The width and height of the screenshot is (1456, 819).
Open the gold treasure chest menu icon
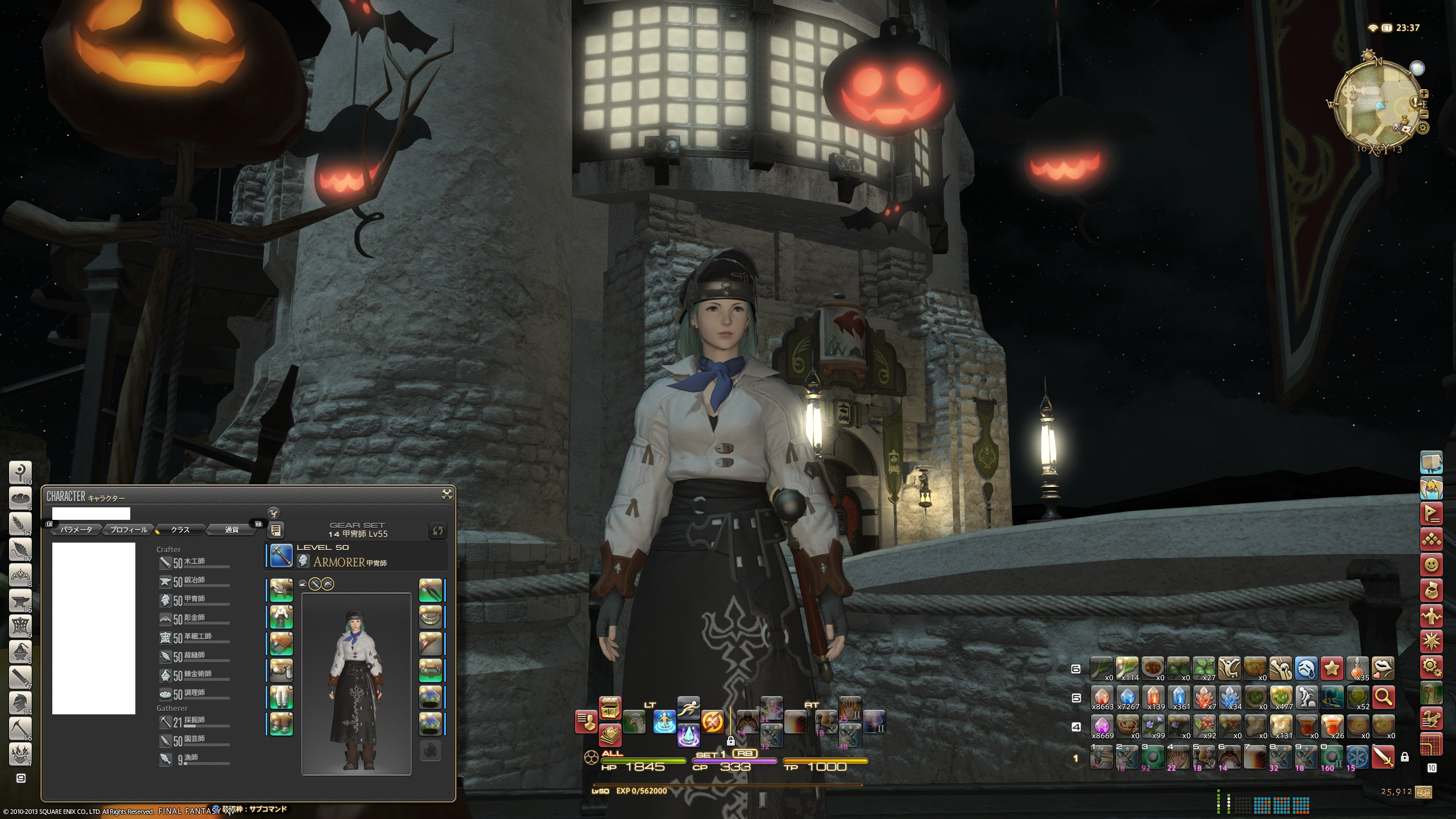(610, 708)
